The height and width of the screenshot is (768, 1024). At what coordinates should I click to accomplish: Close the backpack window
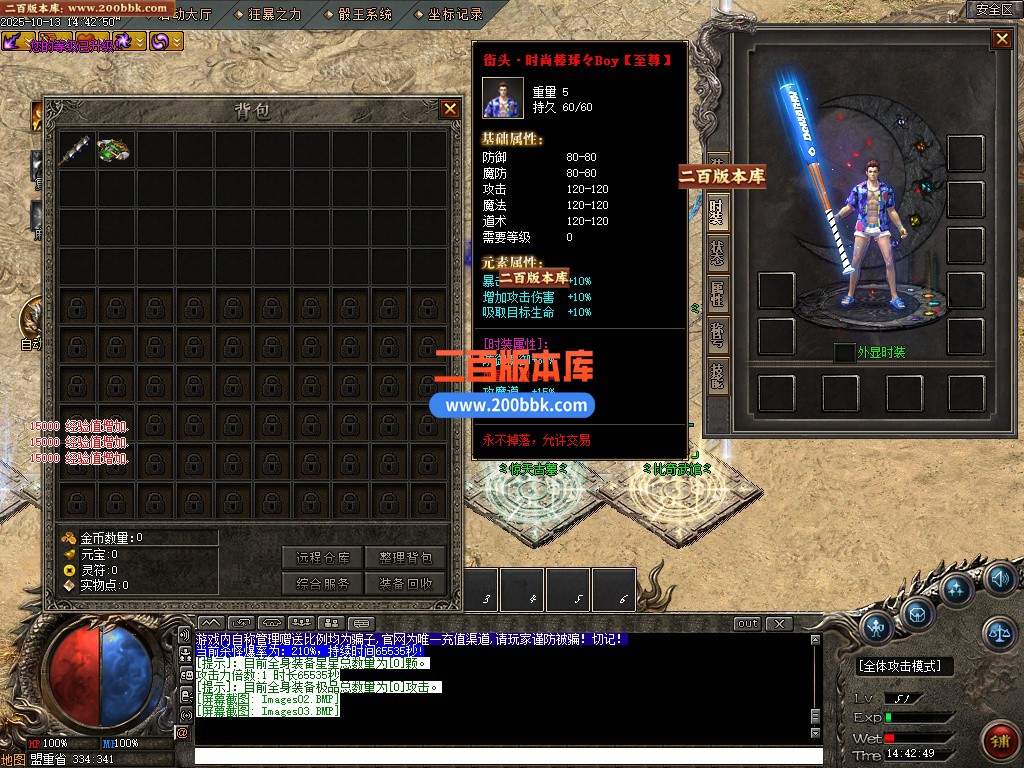(x=450, y=109)
